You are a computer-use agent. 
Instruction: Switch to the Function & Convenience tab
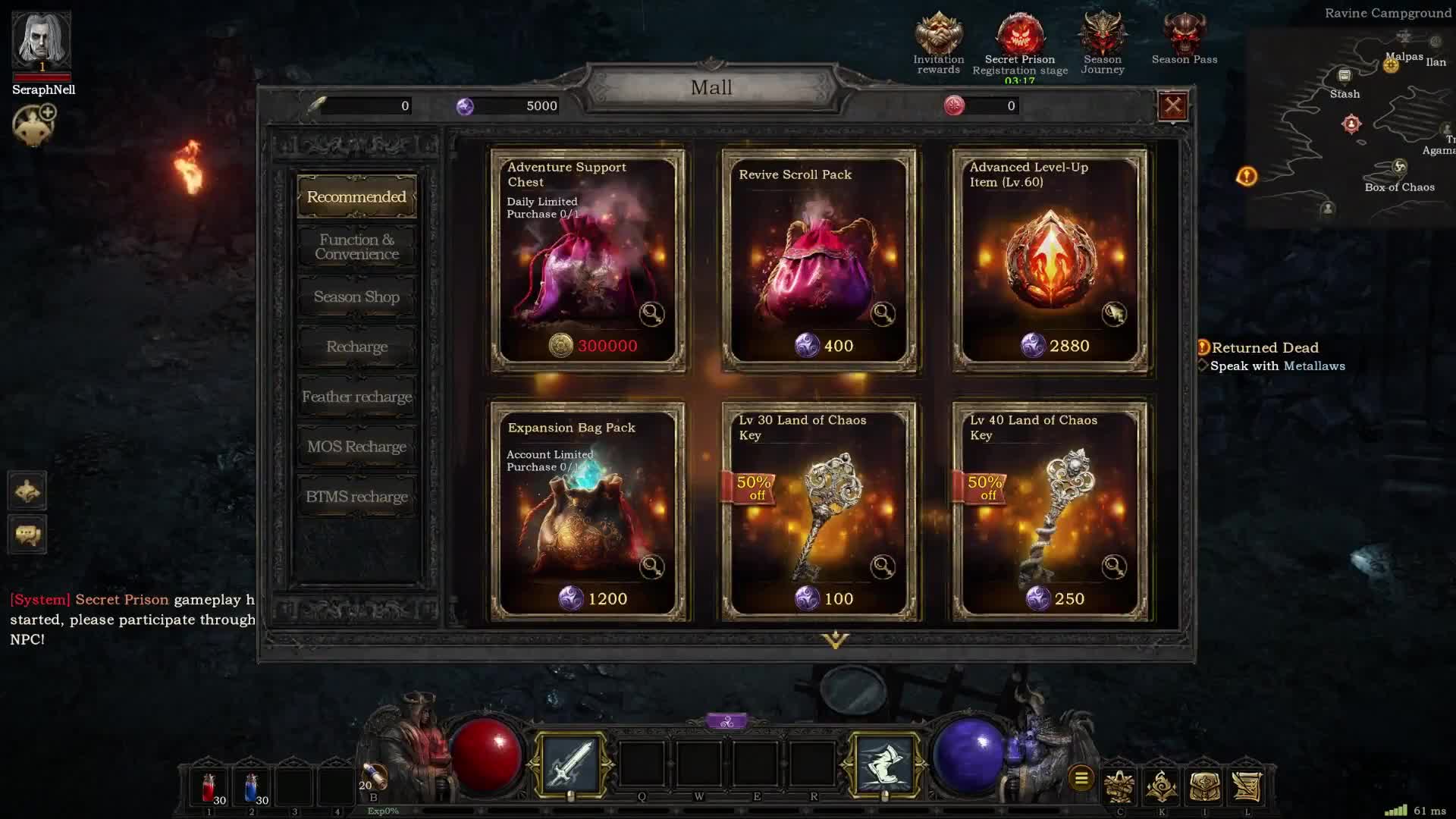[x=356, y=247]
